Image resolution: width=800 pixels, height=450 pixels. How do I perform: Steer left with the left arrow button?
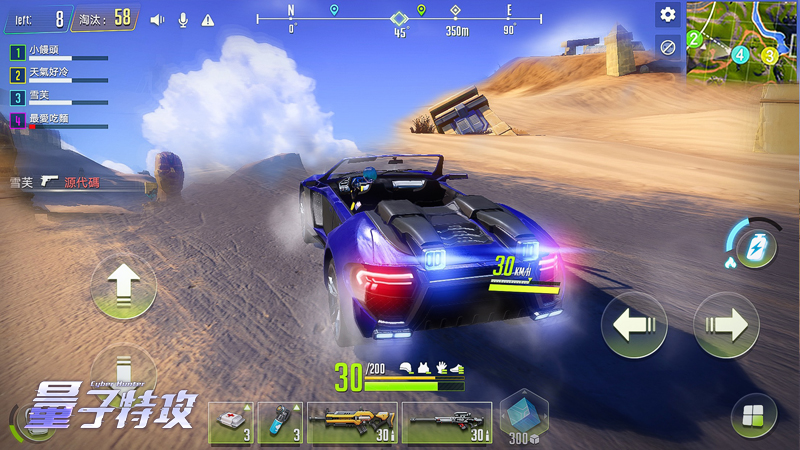coord(633,325)
